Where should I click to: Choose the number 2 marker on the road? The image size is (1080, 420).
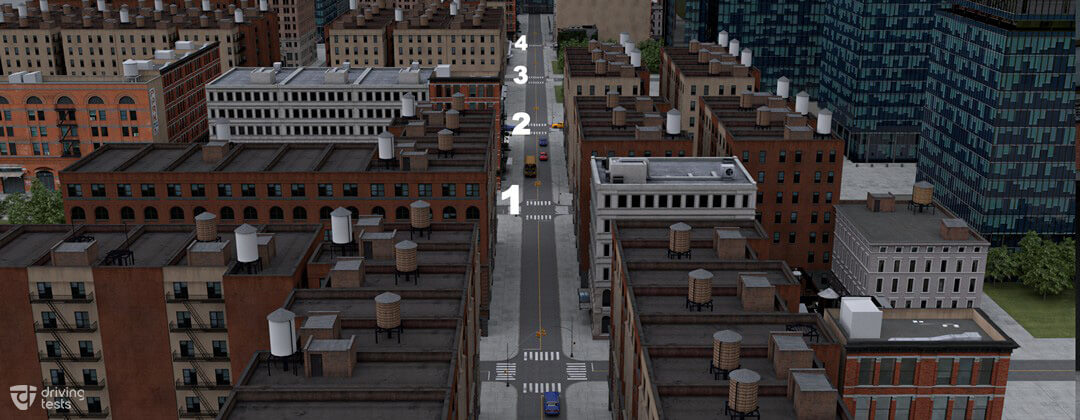520,123
